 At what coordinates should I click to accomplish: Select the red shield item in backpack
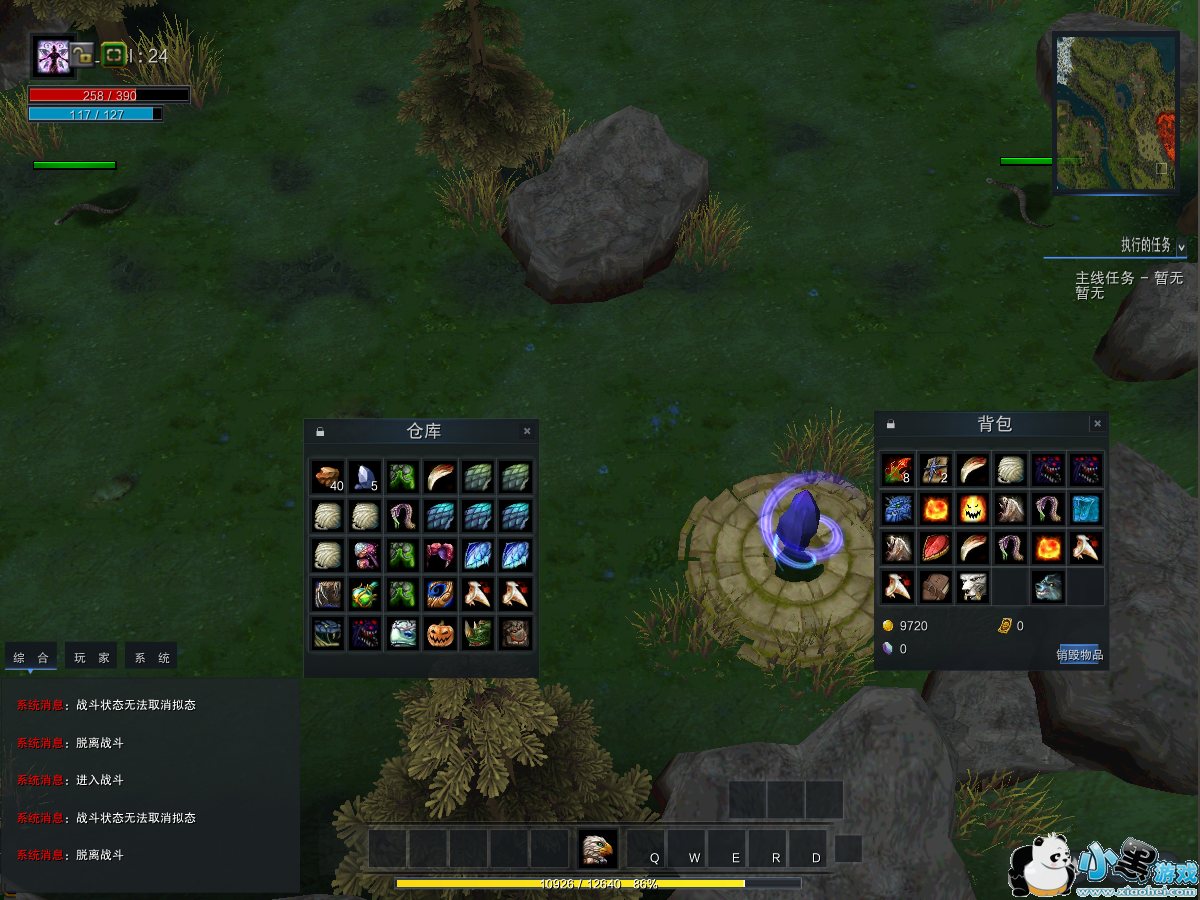pos(935,548)
